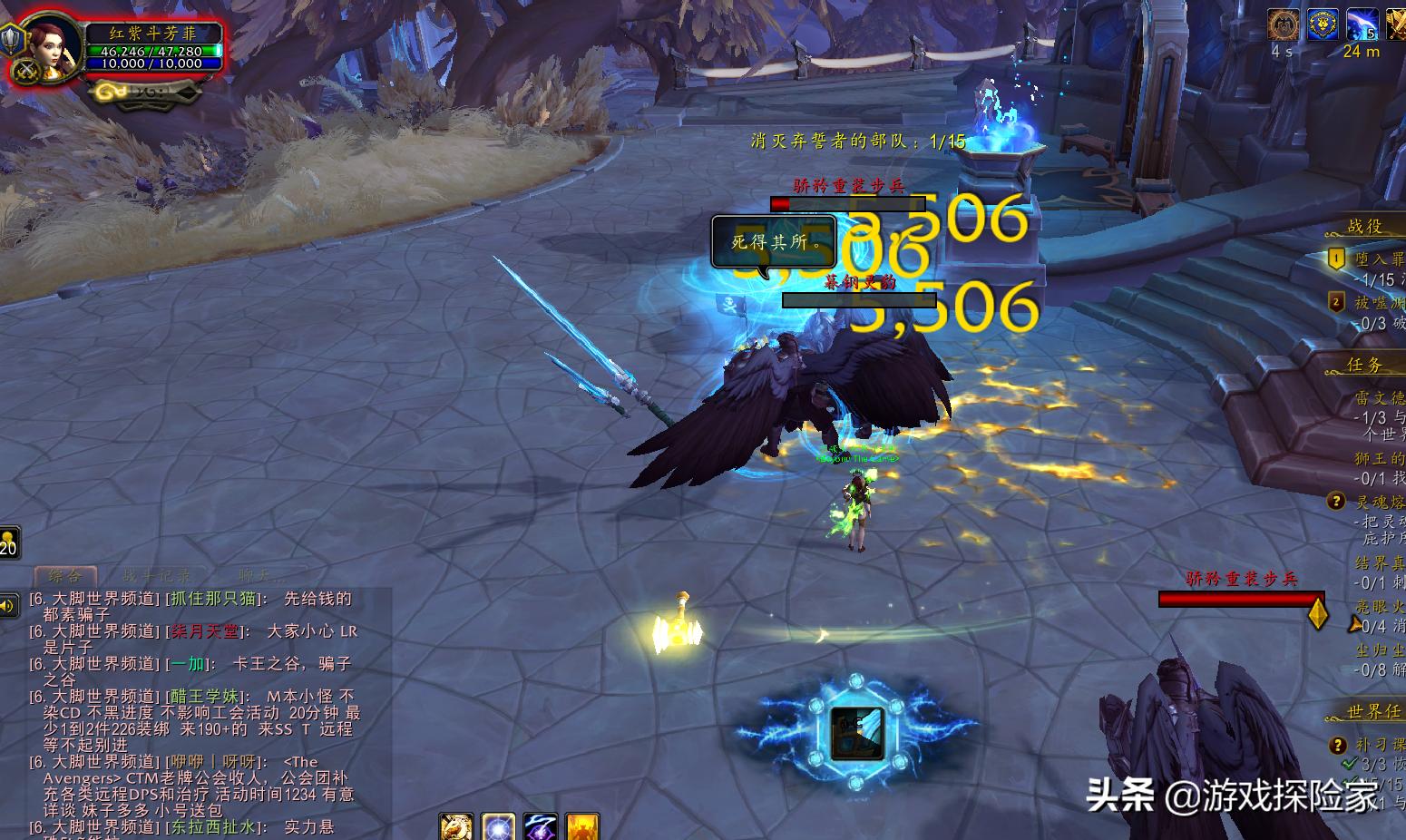Expand the 战役 campaign tracker header
1406x840 pixels.
click(1364, 227)
